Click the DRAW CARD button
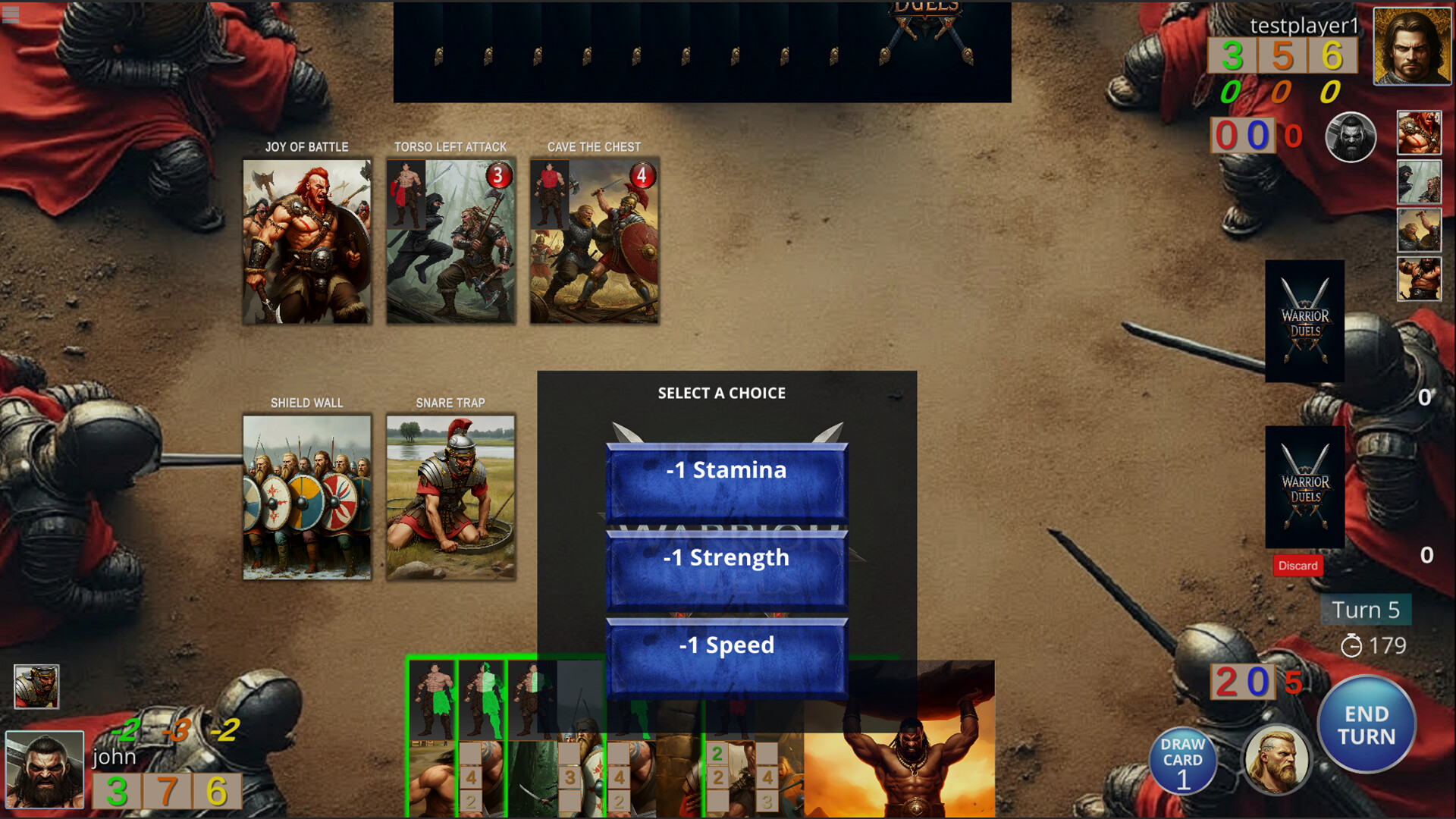The image size is (1456, 819). tap(1184, 761)
